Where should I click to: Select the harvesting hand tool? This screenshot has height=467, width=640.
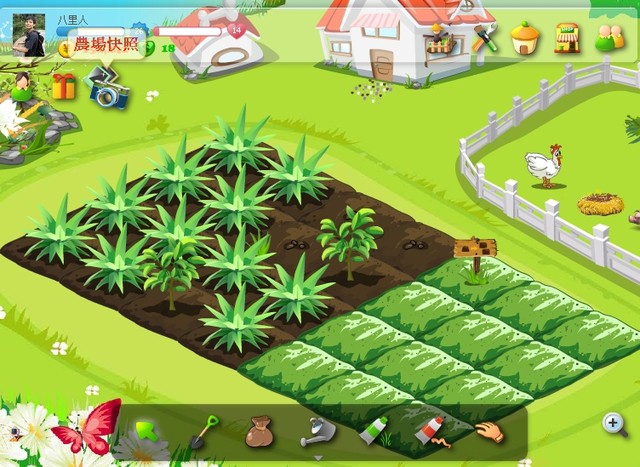[x=489, y=431]
